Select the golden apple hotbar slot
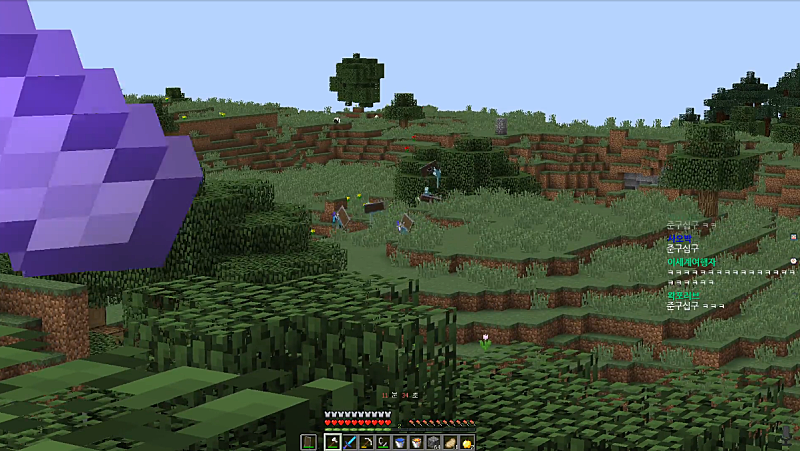Viewport: 800px width, 451px height. click(468, 442)
